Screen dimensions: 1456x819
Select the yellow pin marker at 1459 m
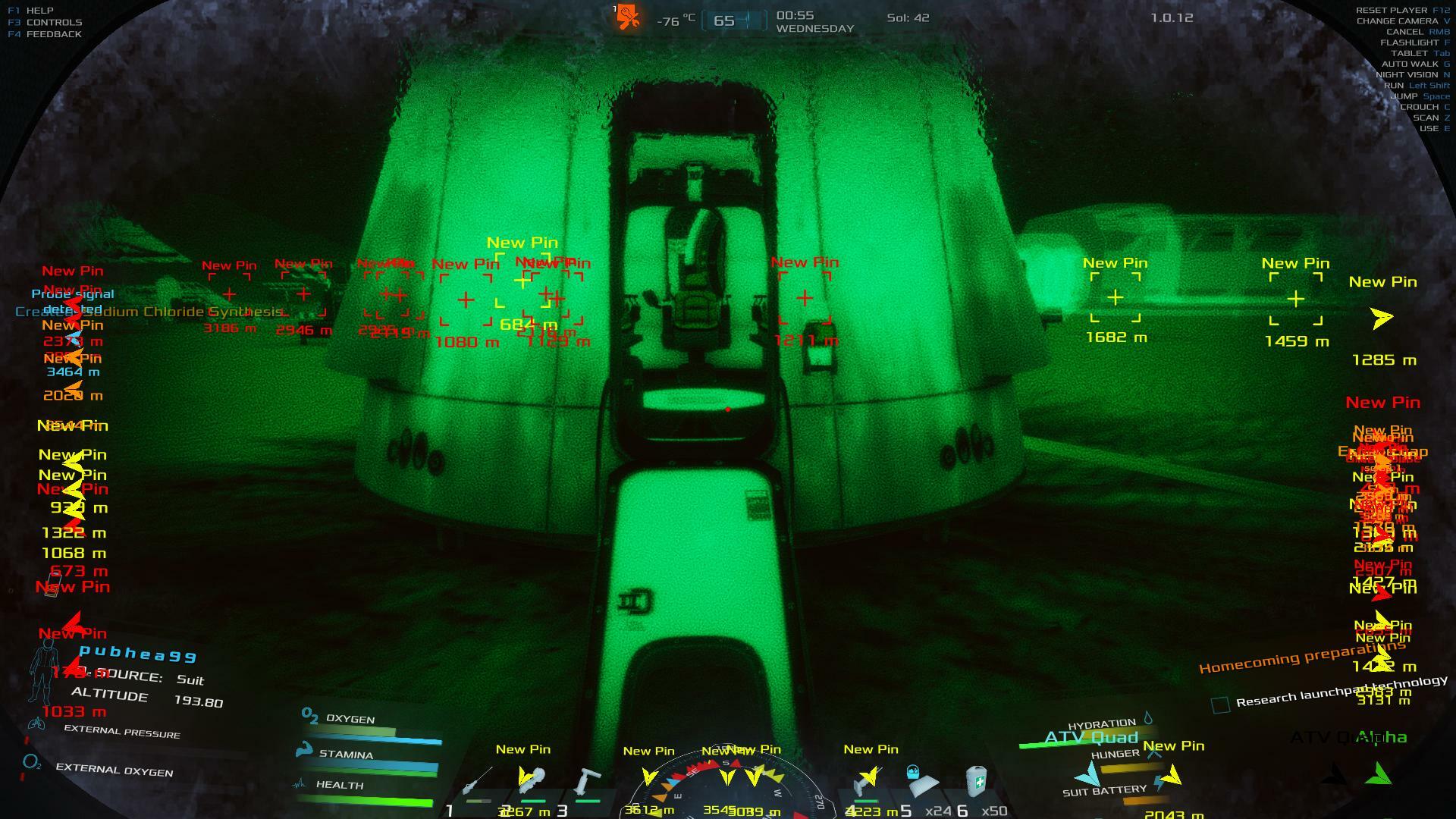coord(1296,299)
